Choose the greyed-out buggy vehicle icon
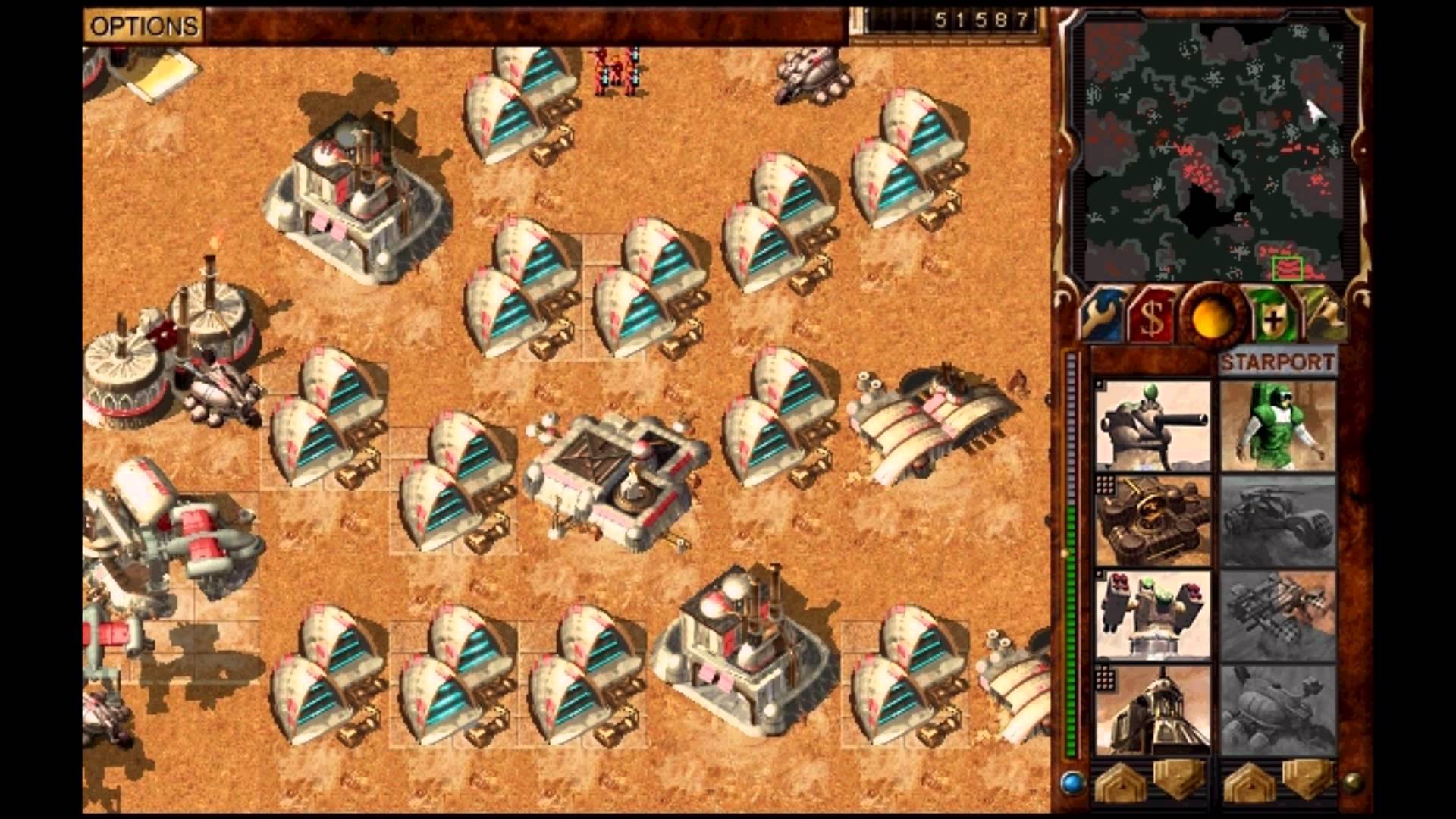 [1278, 522]
